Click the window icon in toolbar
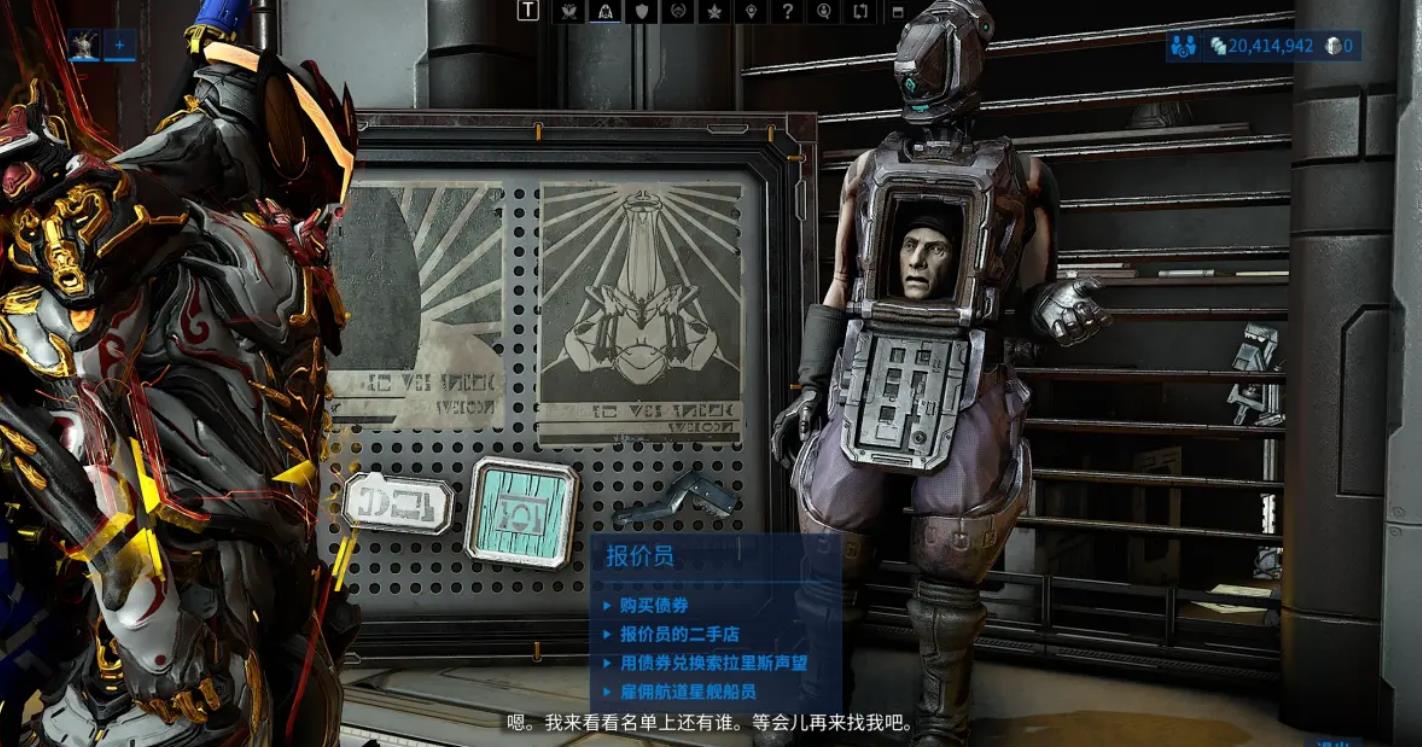 [x=897, y=12]
